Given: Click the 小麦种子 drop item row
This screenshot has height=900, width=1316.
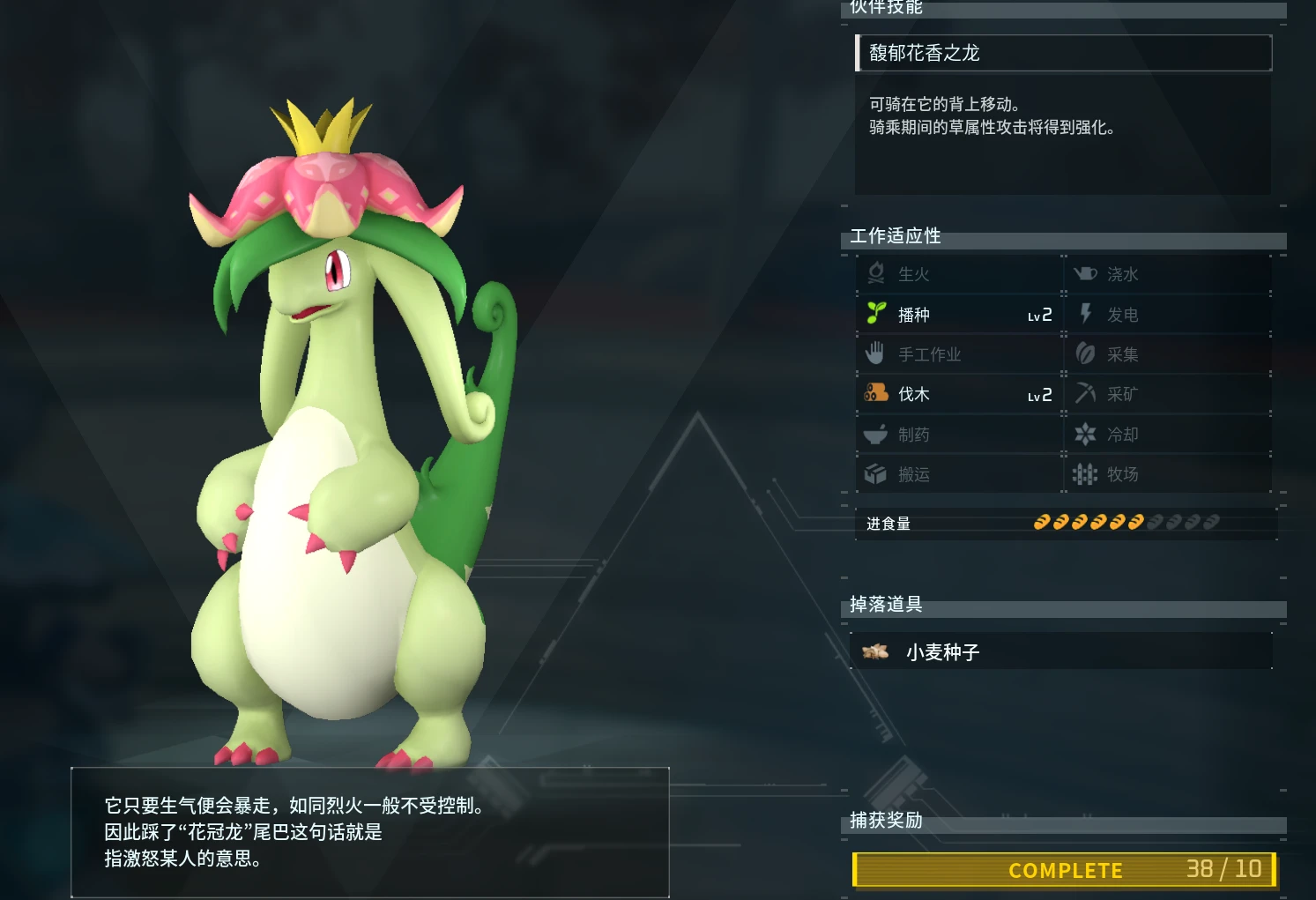Looking at the screenshot, I should 1061,652.
